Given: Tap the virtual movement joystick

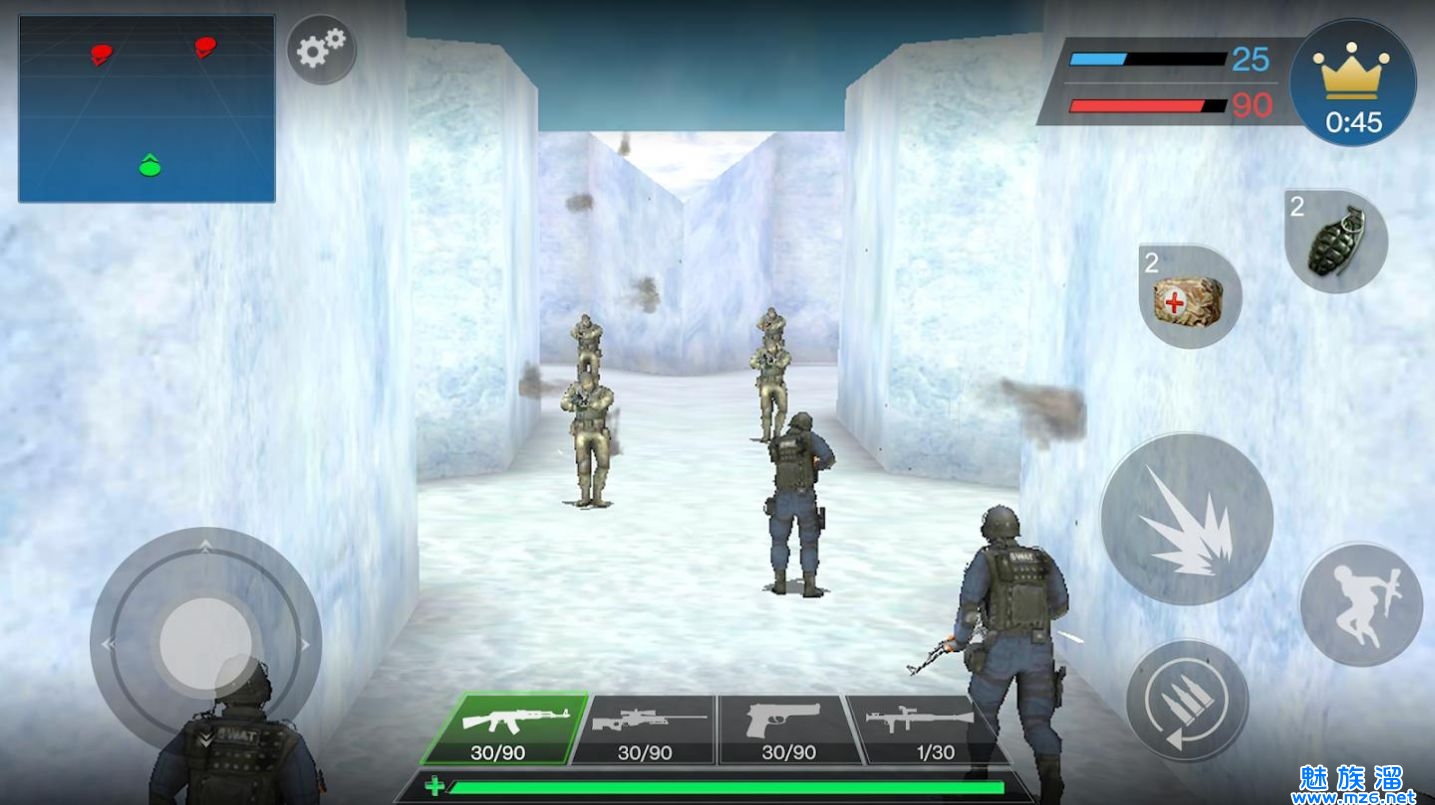Looking at the screenshot, I should pyautogui.click(x=205, y=640).
